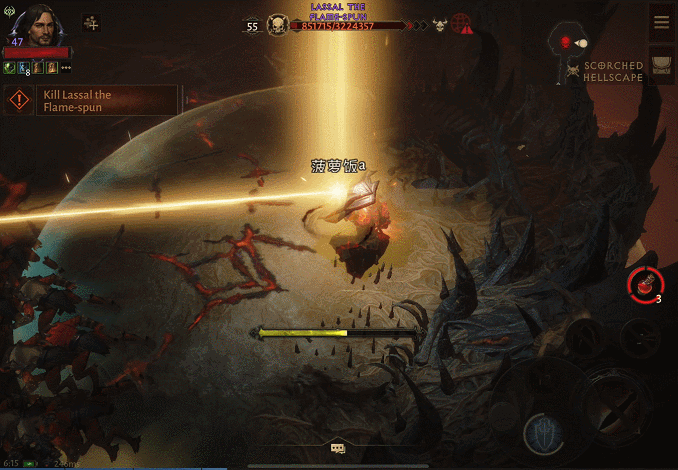Select the Kill Lassal the Flame-spun quest tracker
Viewport: 678px width, 470px height.
tap(92, 100)
